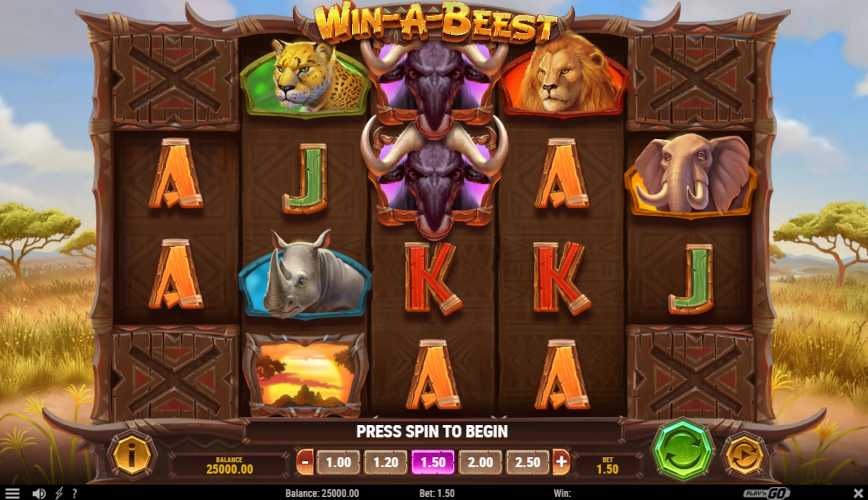Viewport: 868px width, 500px height.
Task: Set the bet to 2.00
Action: [480, 462]
